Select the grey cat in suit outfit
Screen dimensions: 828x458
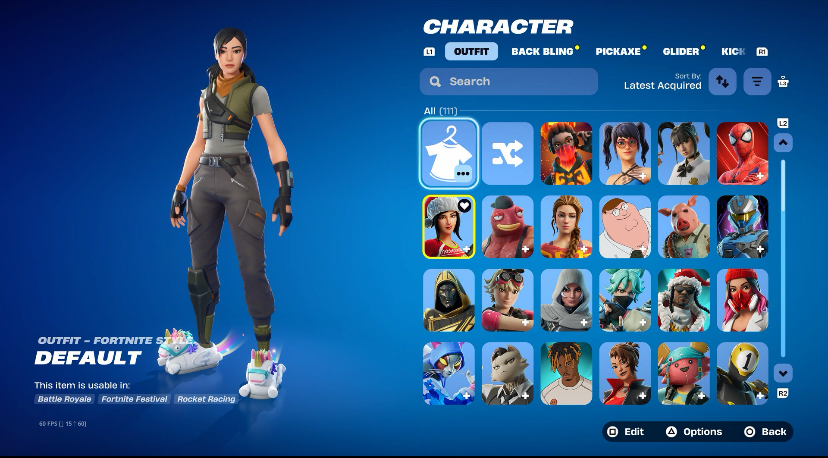(x=508, y=373)
